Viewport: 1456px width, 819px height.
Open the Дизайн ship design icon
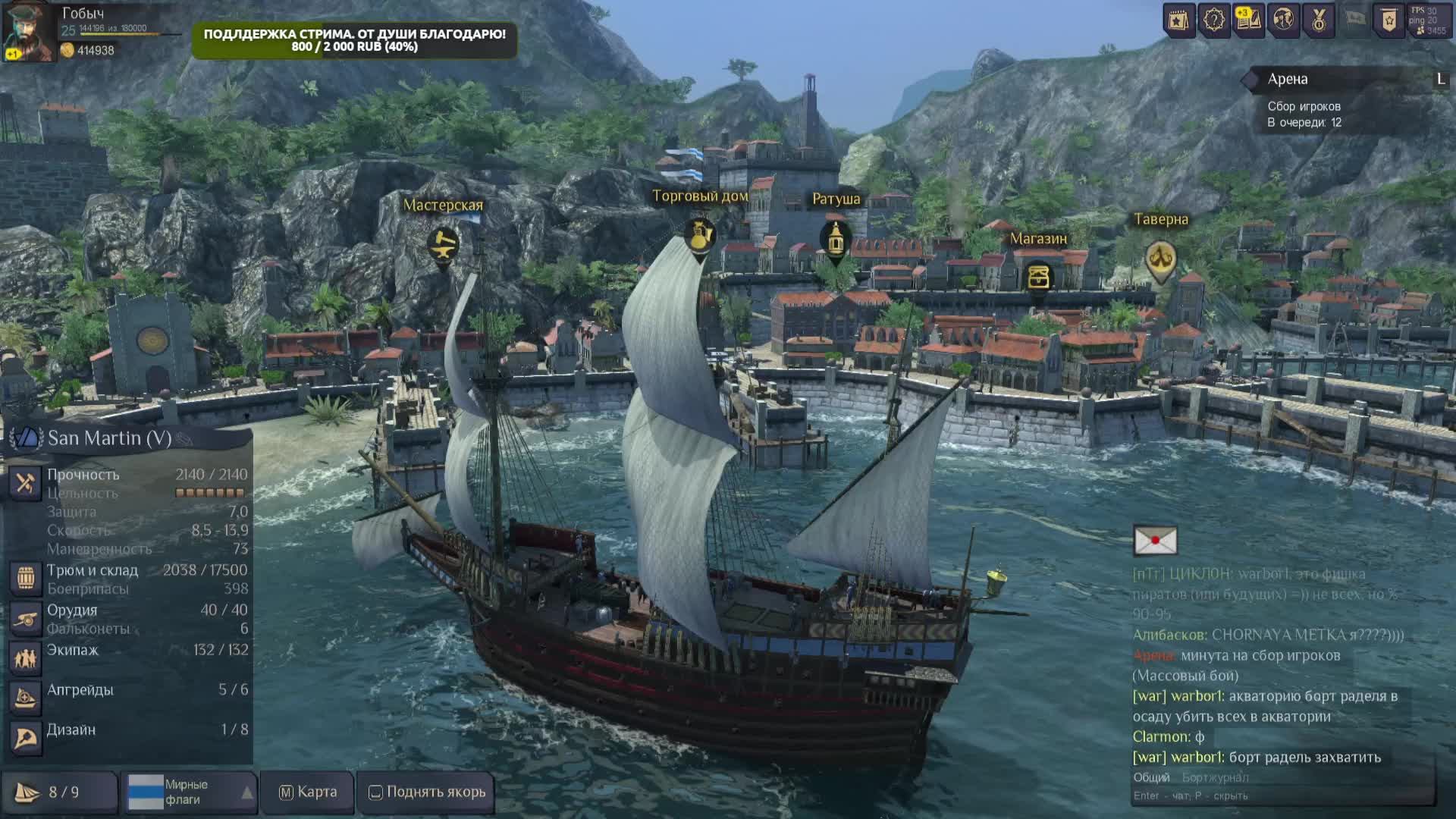[x=25, y=738]
